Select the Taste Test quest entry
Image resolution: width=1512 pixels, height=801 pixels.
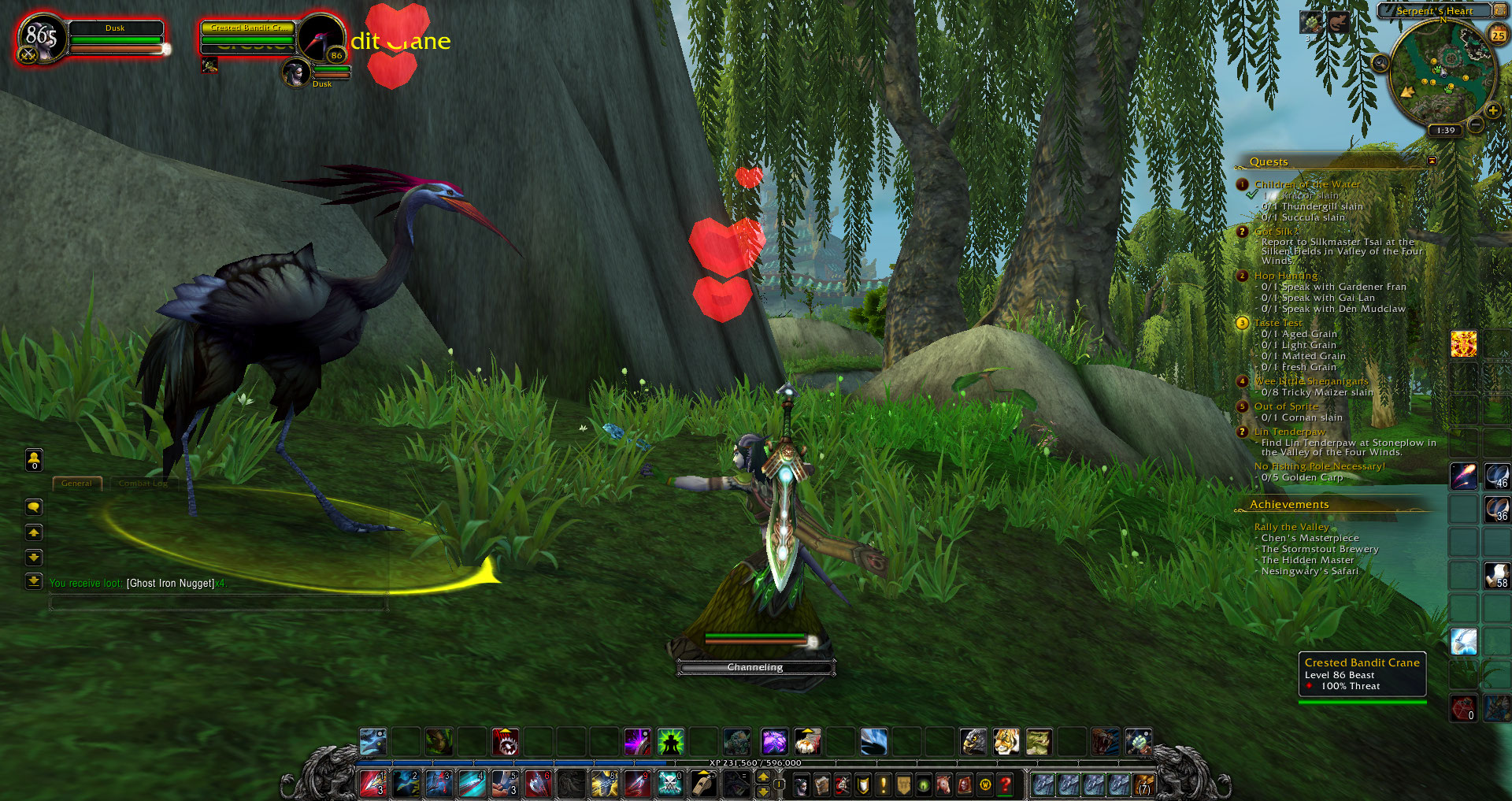coord(1277,323)
